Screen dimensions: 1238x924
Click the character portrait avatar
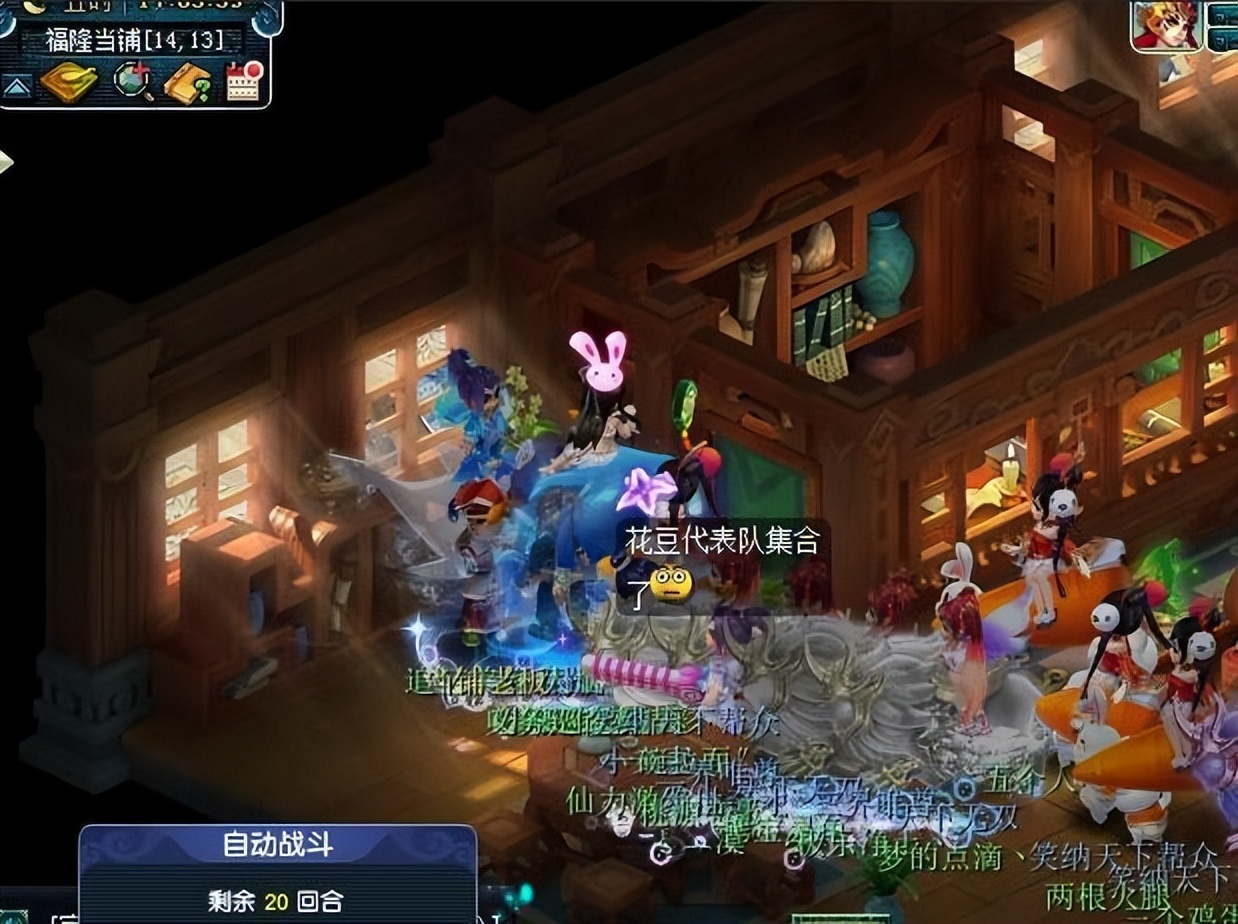tap(1166, 25)
